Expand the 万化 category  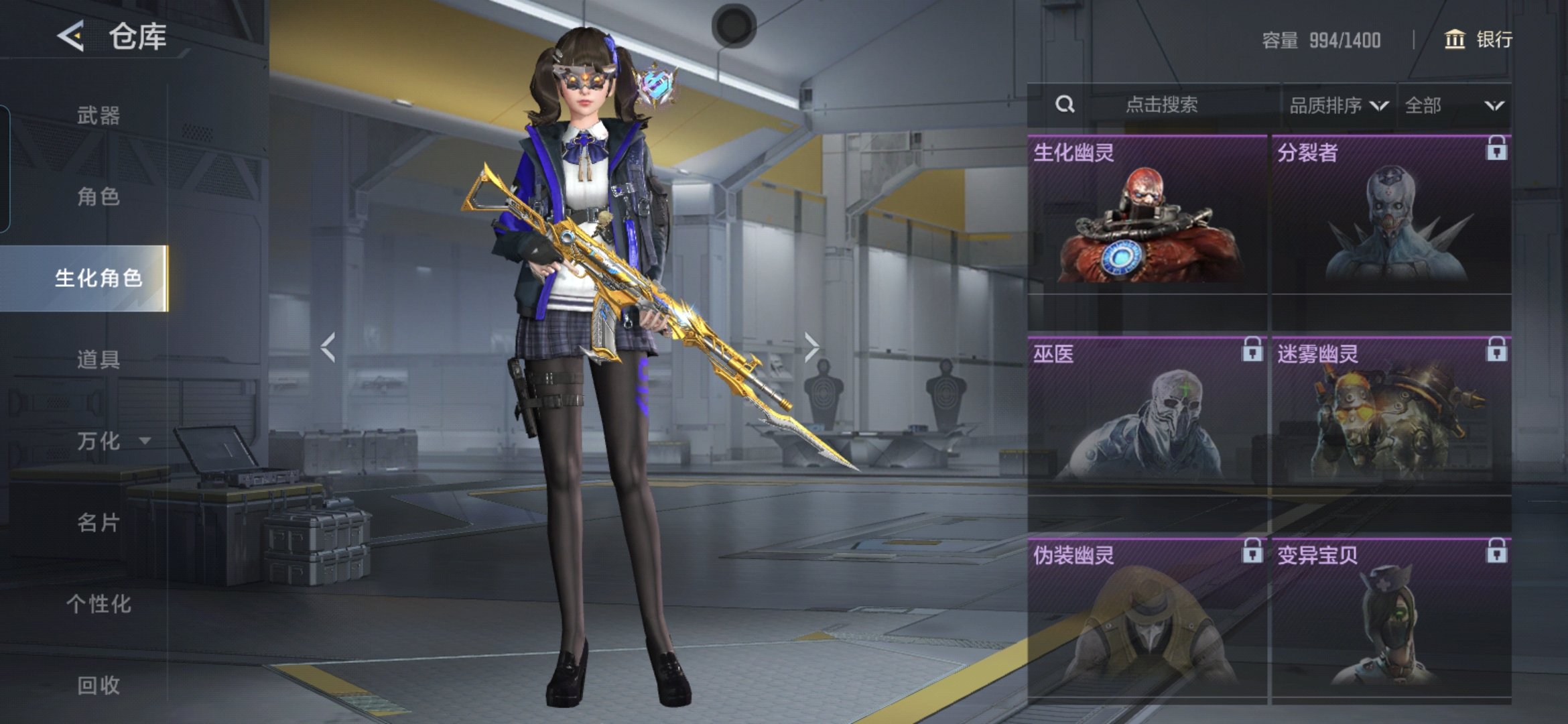pyautogui.click(x=111, y=441)
